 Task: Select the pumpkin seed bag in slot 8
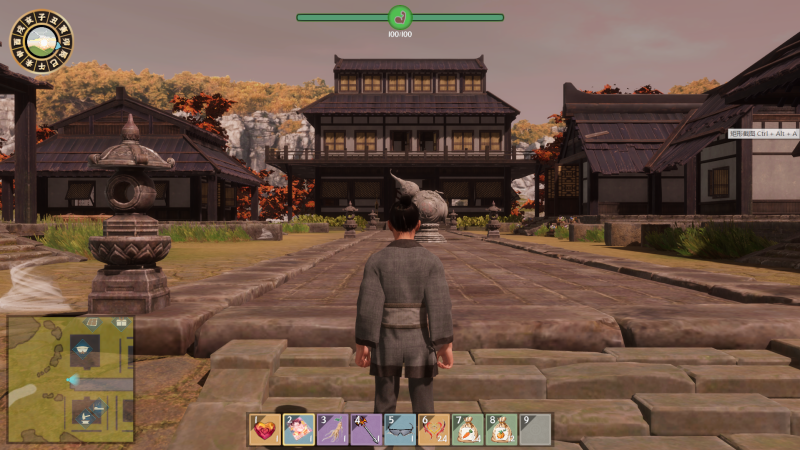coord(501,430)
